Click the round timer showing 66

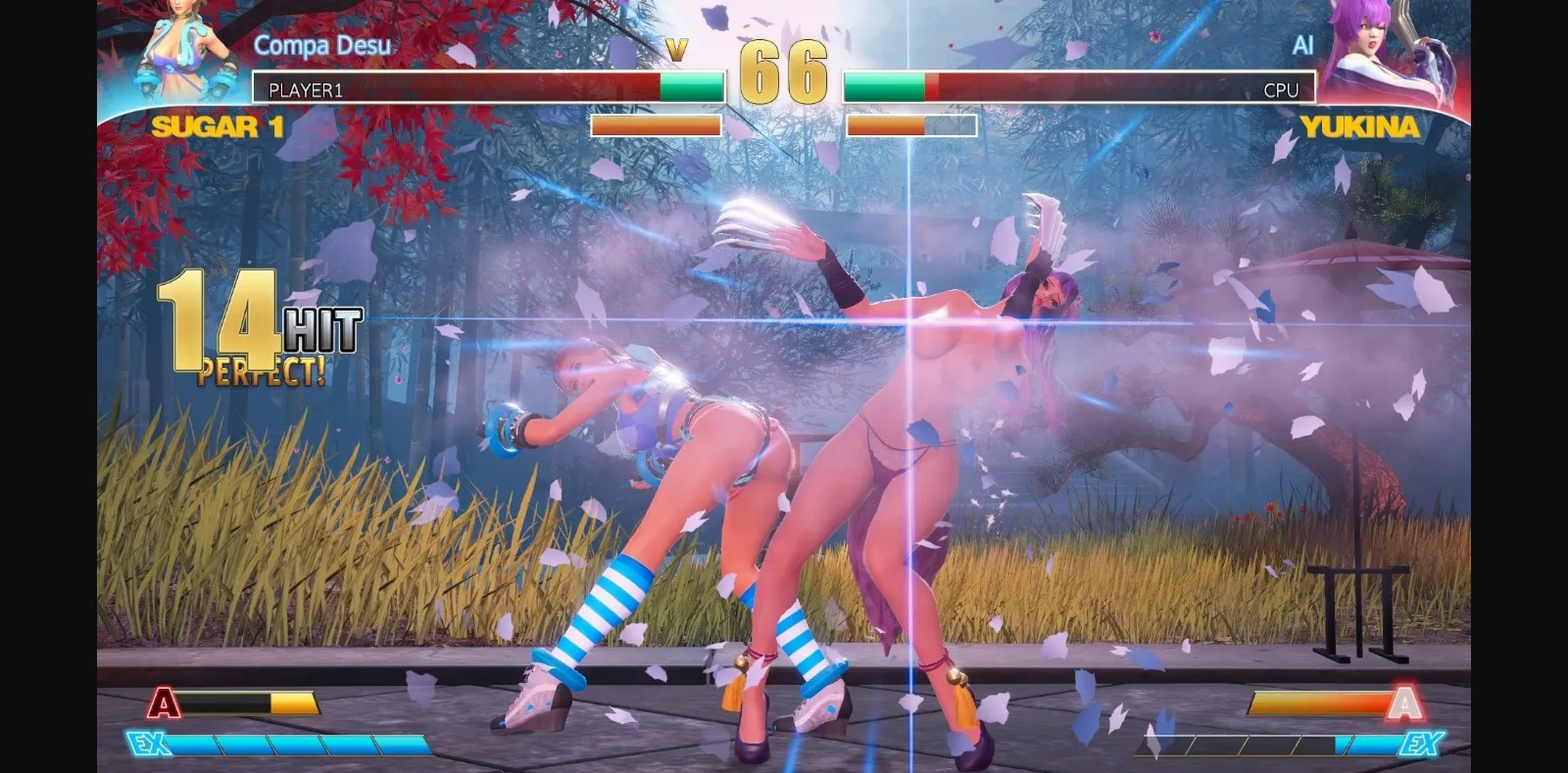click(784, 69)
